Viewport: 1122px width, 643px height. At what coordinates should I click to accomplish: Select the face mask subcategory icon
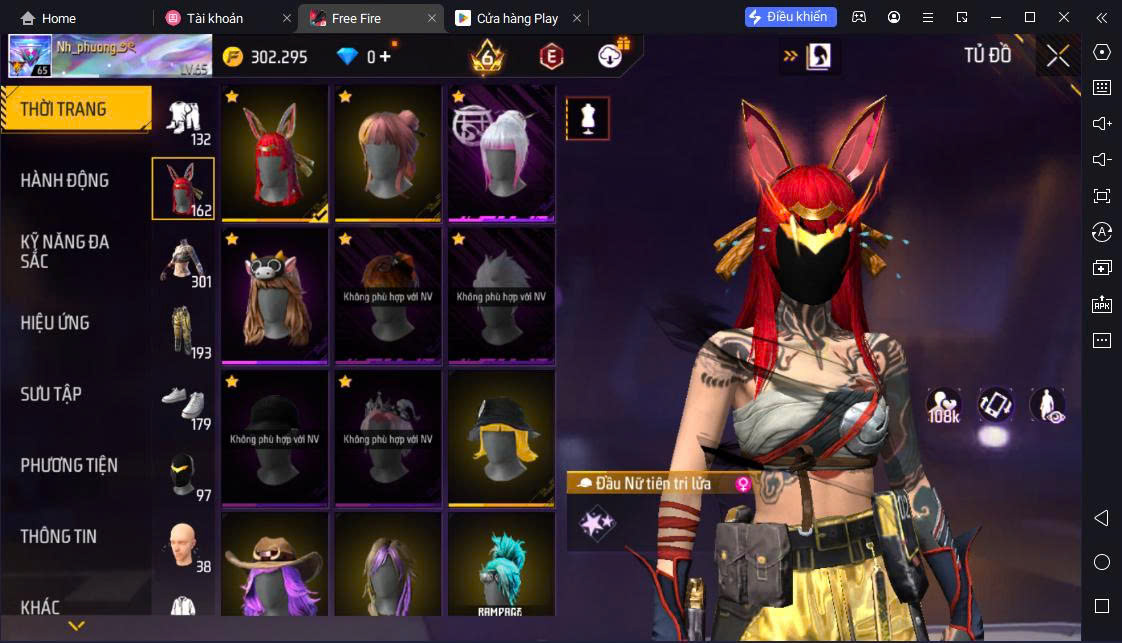tap(183, 474)
